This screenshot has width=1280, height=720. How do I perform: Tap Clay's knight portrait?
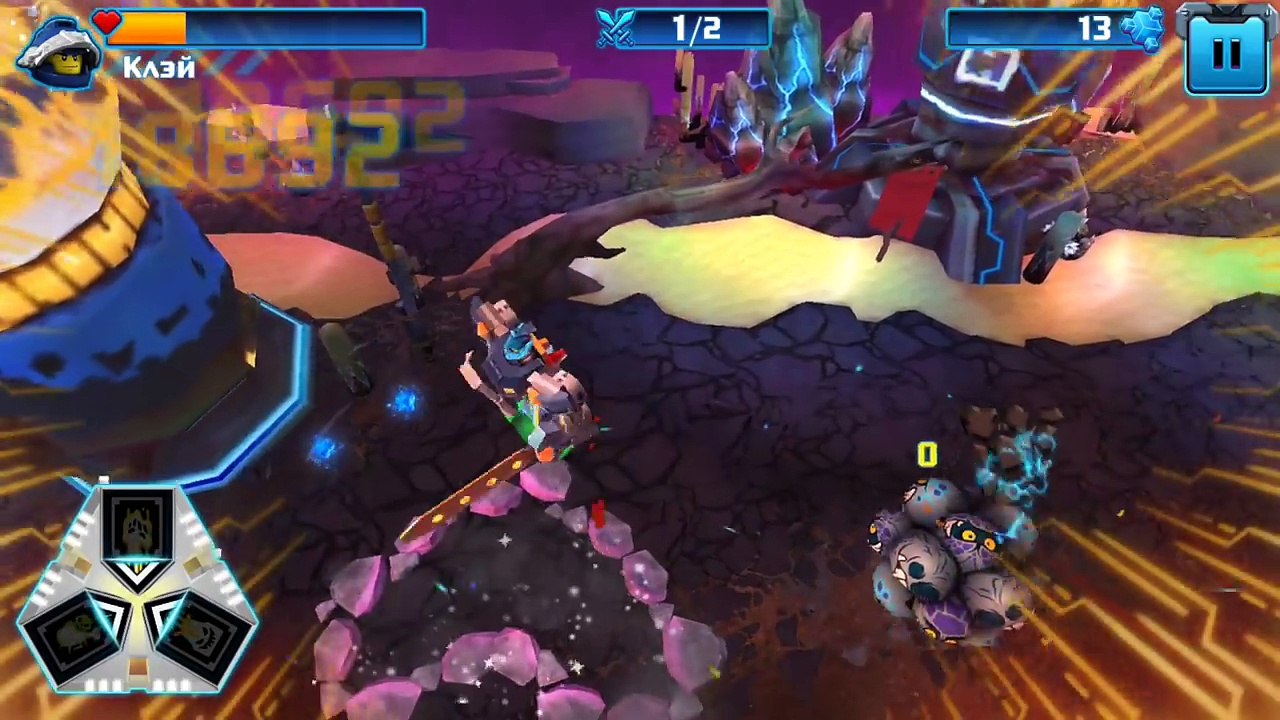(59, 52)
